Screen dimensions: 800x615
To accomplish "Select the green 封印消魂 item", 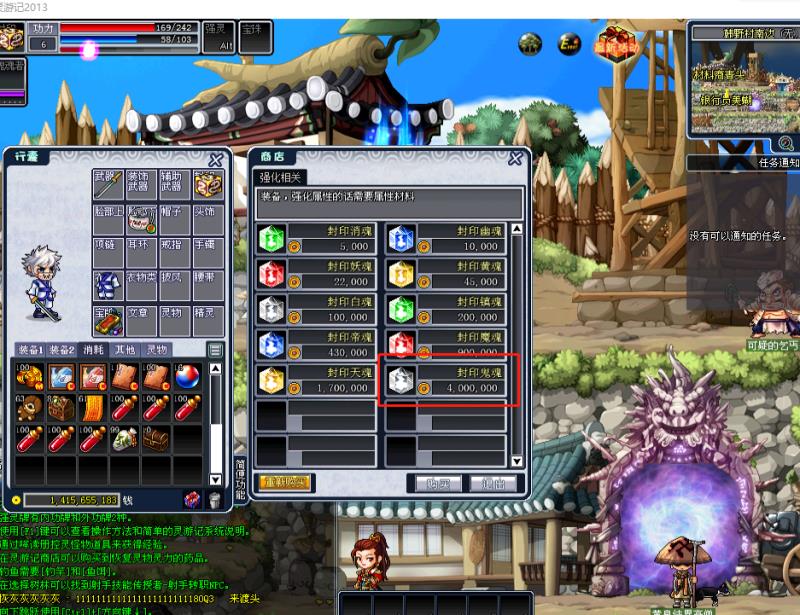I will (x=316, y=240).
